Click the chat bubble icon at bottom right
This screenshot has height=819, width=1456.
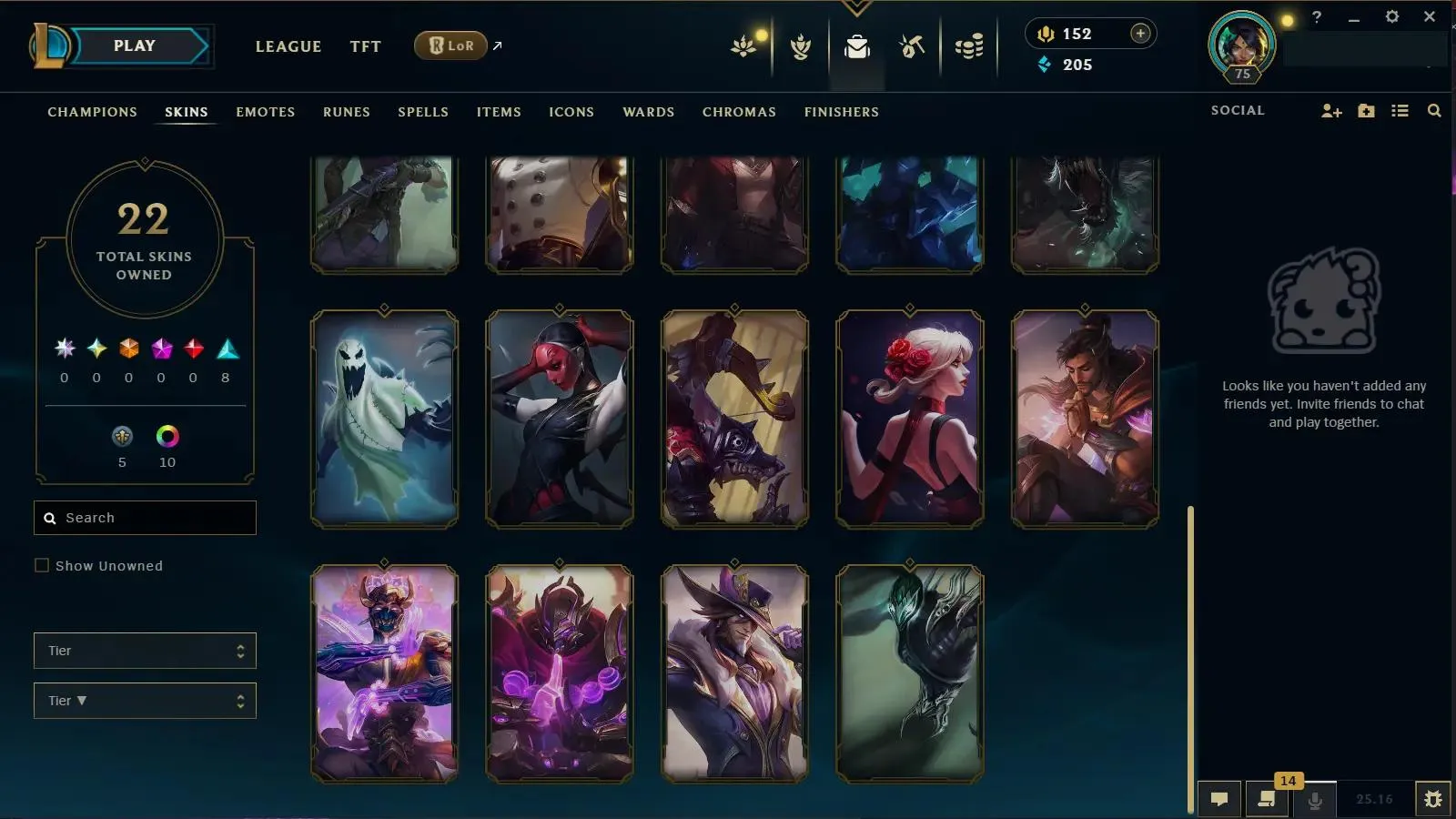click(x=1219, y=799)
